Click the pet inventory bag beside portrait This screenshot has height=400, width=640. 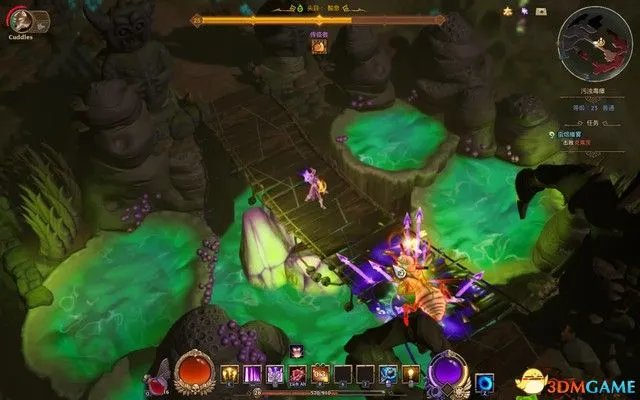40,20
